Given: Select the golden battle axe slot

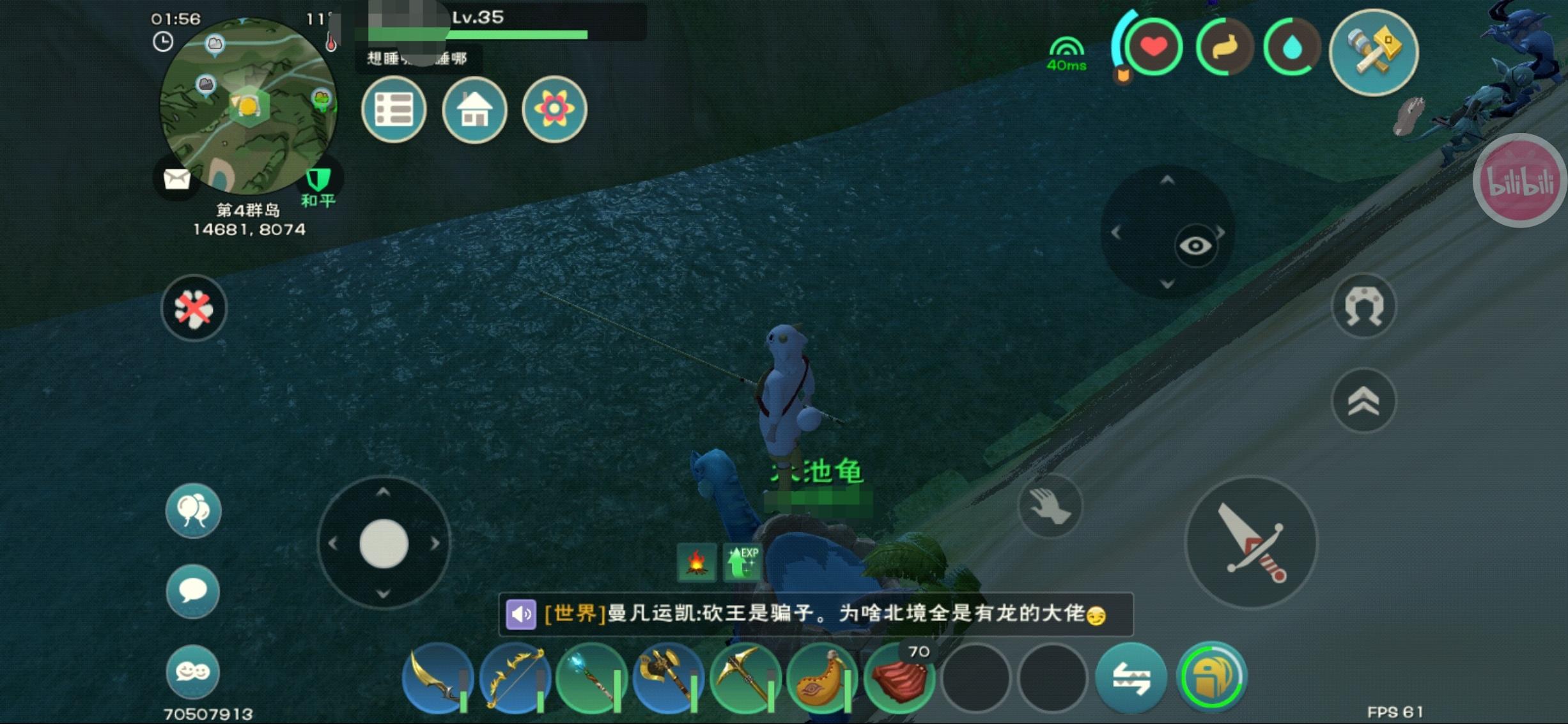Looking at the screenshot, I should 668,677.
